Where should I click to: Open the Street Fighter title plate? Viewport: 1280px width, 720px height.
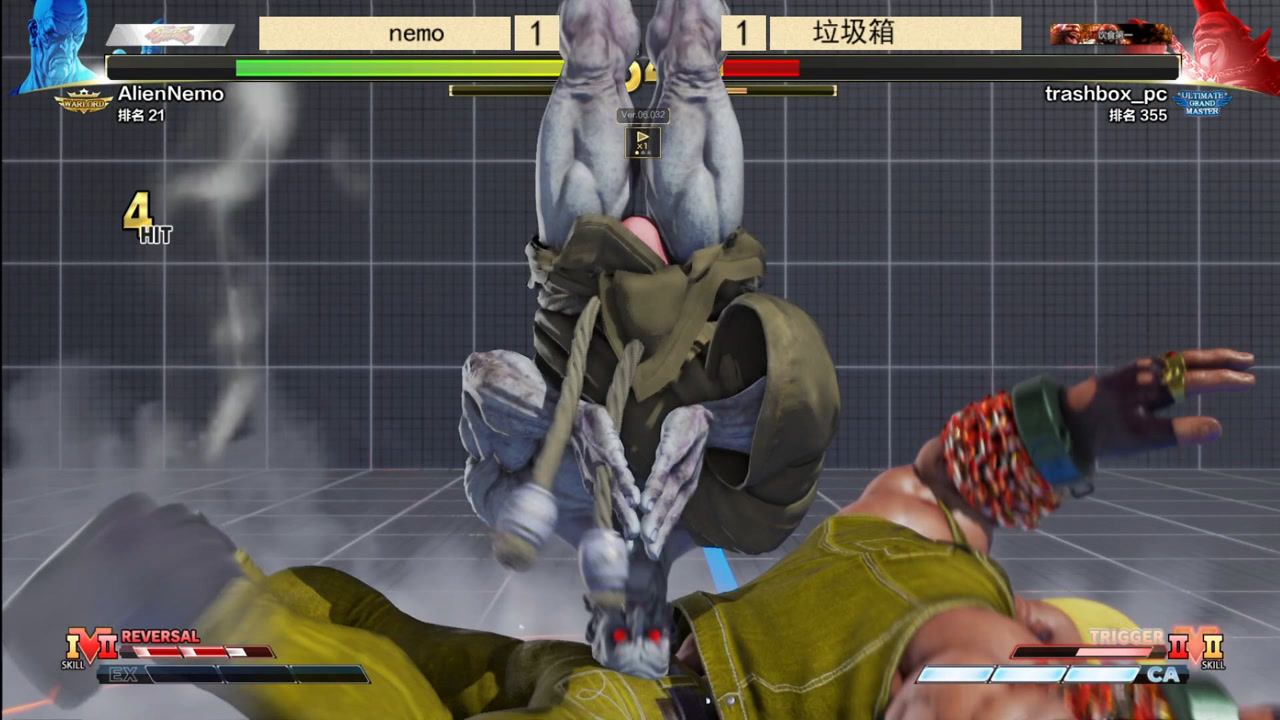tap(170, 35)
